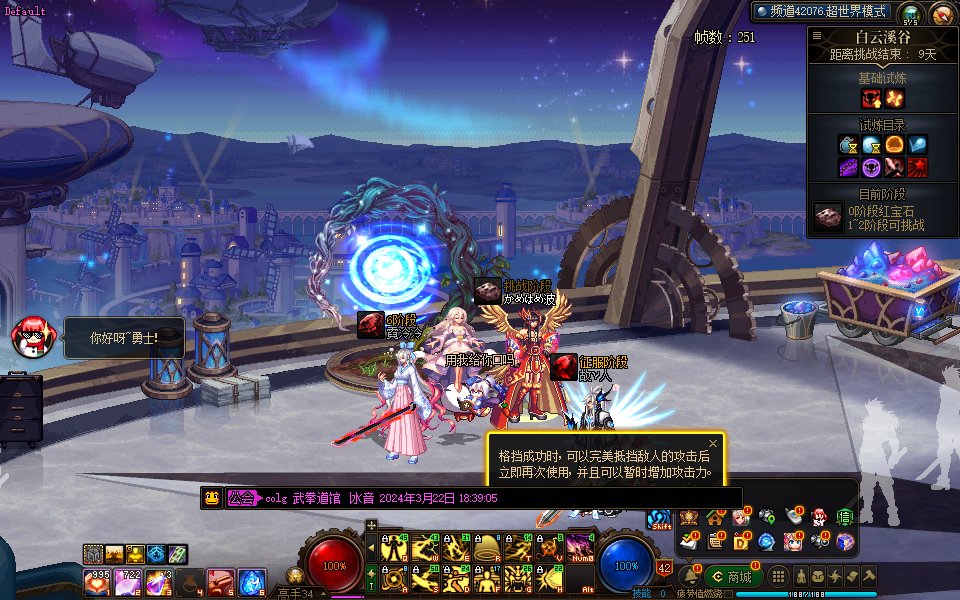The image size is (960, 600).
Task: Click the yellow emoji chat icon
Action: coord(211,498)
